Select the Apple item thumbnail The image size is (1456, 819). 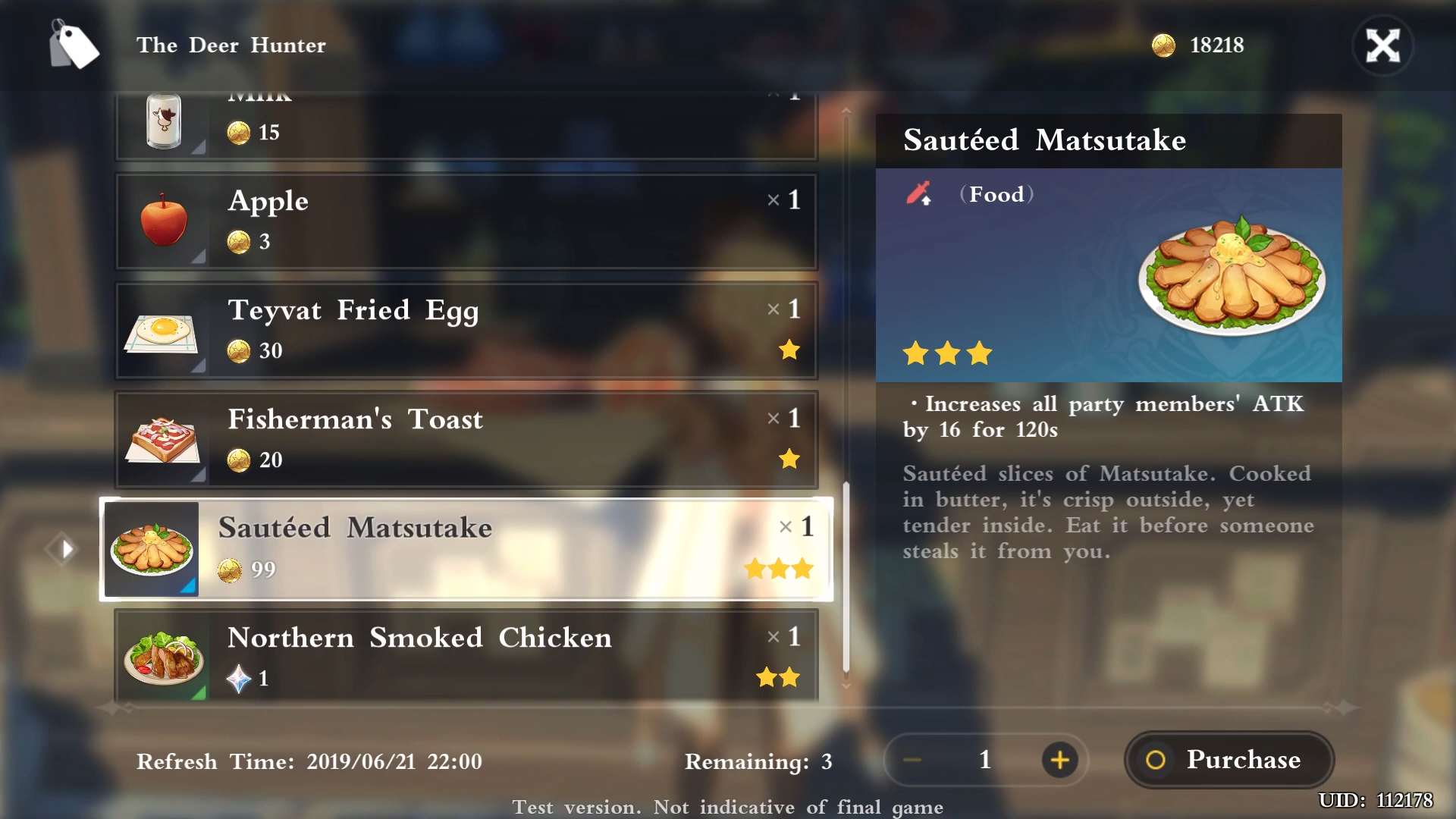click(x=164, y=221)
